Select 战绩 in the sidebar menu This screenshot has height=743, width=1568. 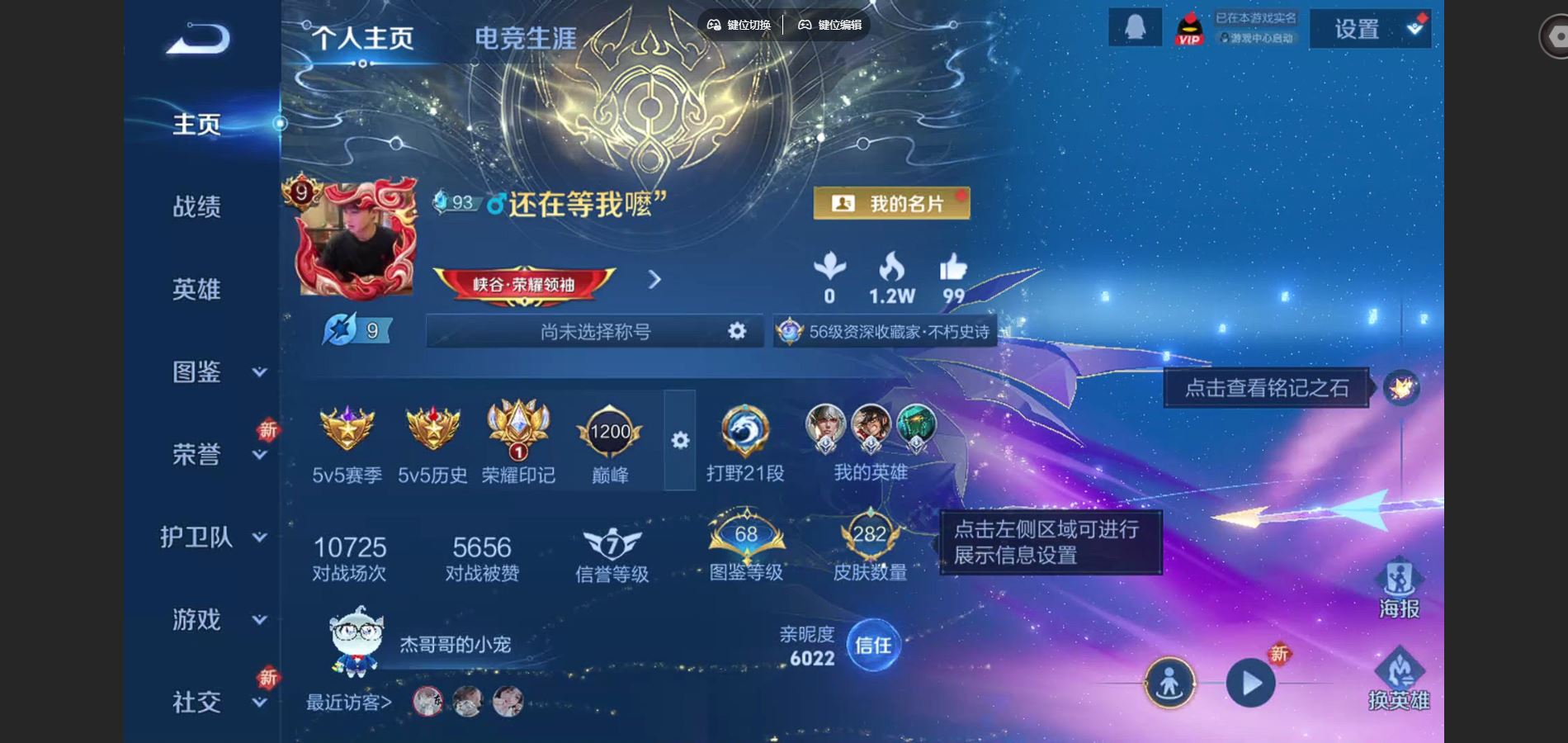coord(196,208)
